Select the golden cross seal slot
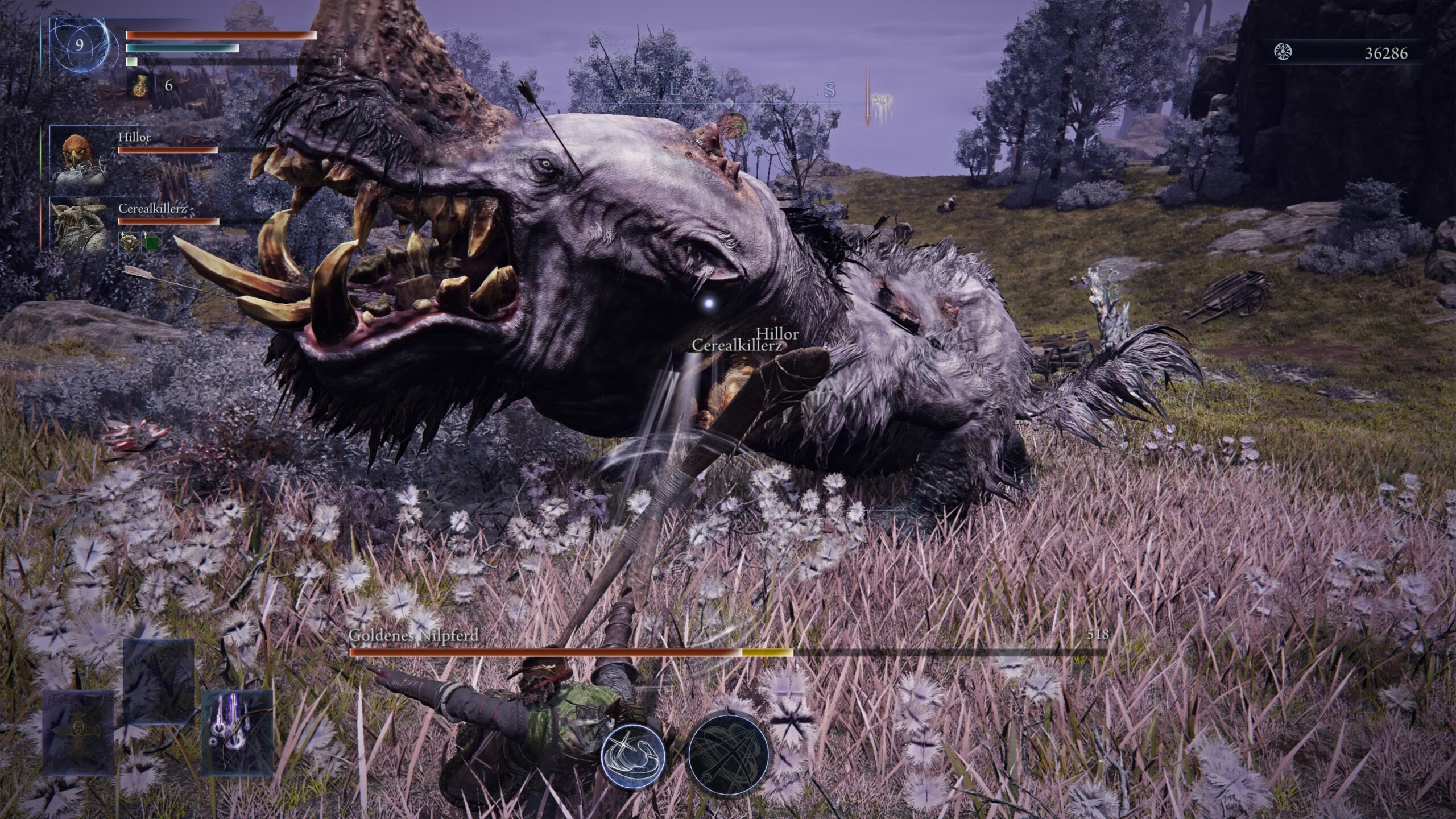Viewport: 1456px width, 819px height. point(77,731)
